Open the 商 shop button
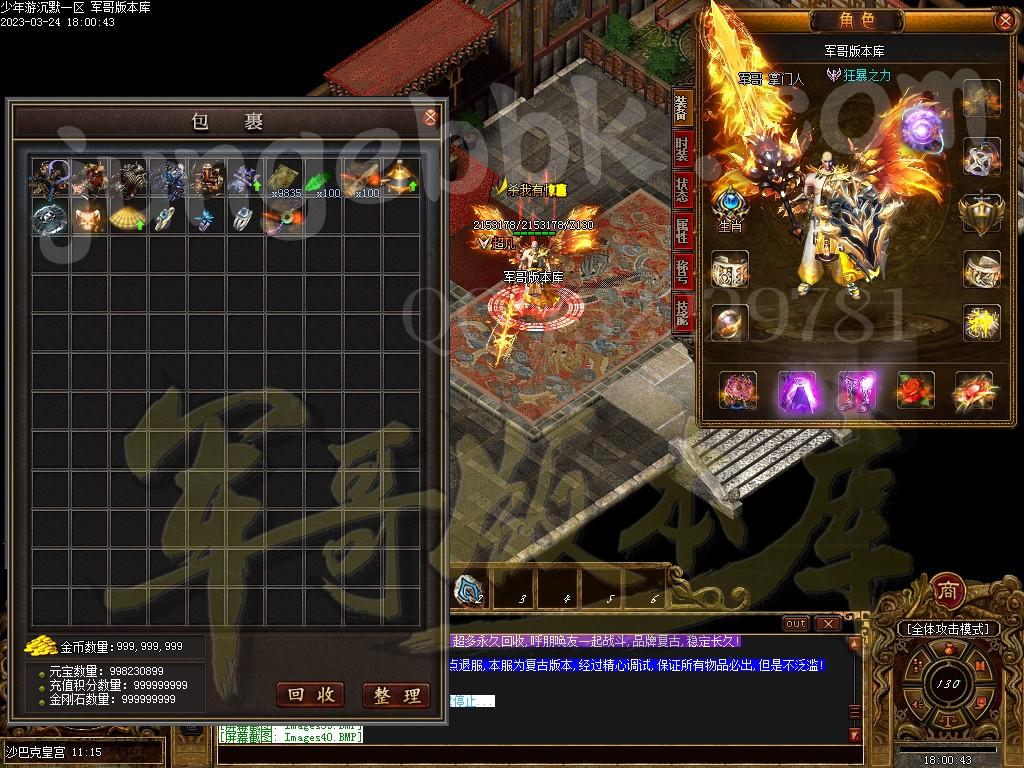Image resolution: width=1024 pixels, height=768 pixels. 946,591
